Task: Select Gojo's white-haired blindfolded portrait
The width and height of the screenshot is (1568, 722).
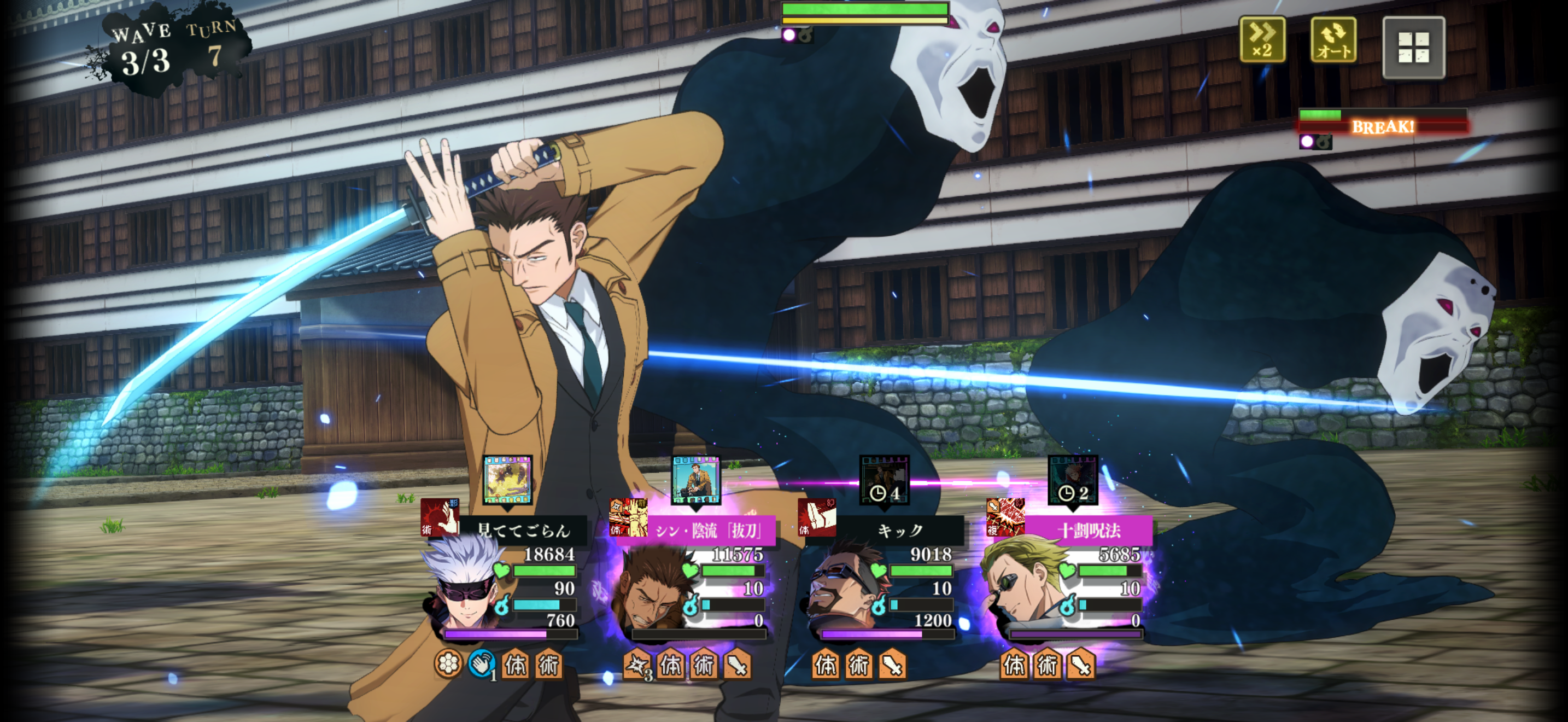Action: point(465,587)
